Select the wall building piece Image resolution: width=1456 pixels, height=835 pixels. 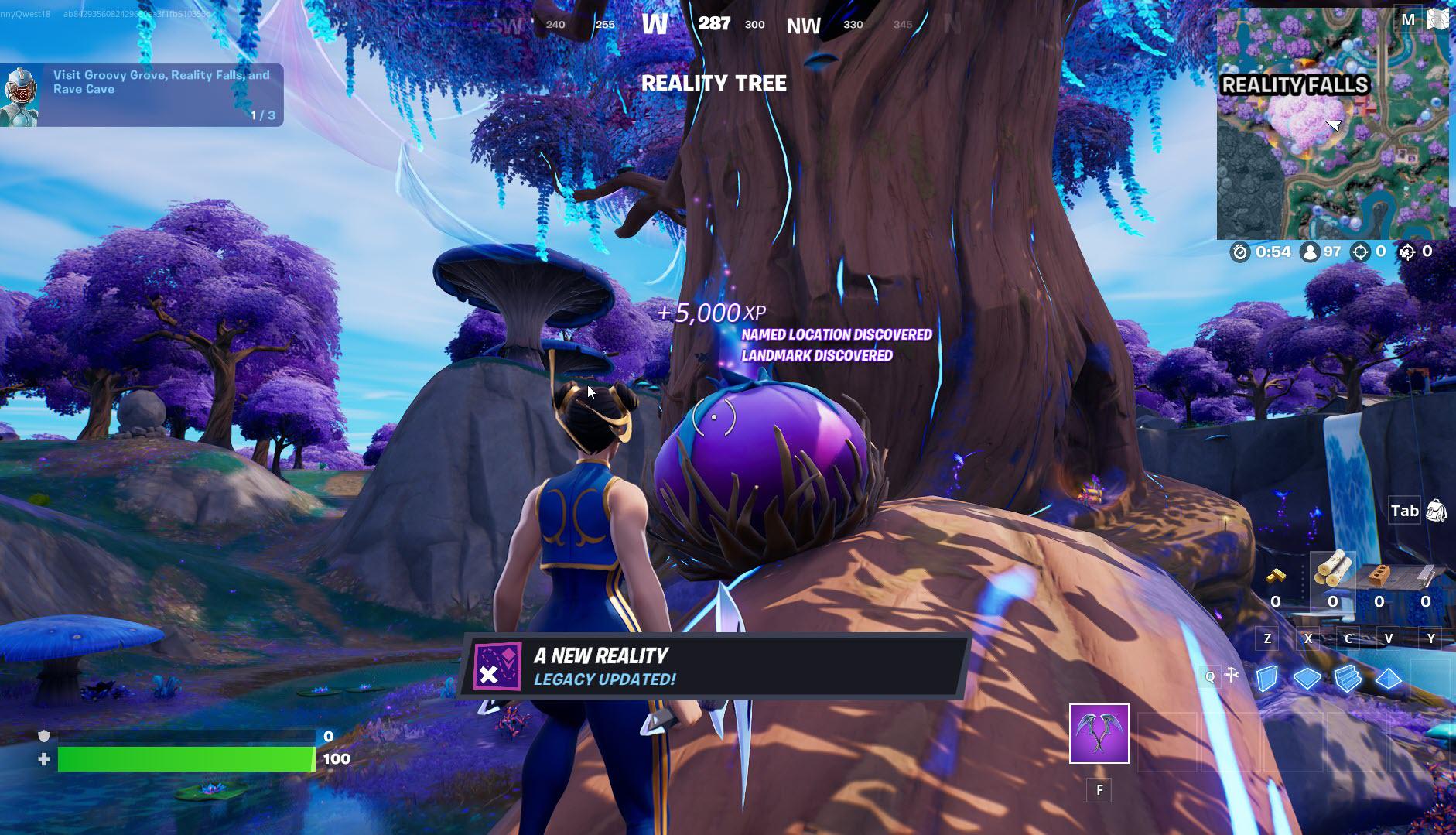pyautogui.click(x=1266, y=678)
